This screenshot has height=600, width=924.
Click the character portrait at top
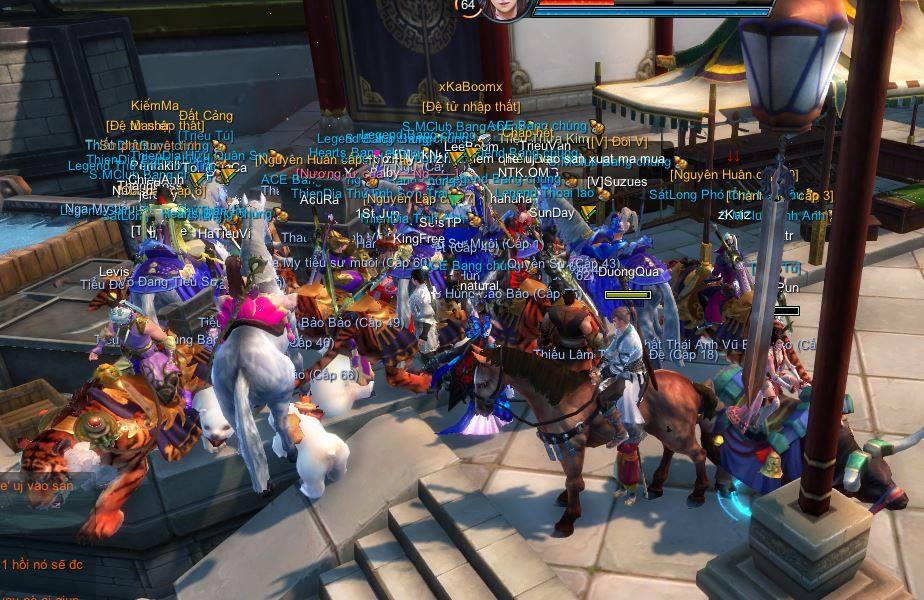click(x=507, y=9)
